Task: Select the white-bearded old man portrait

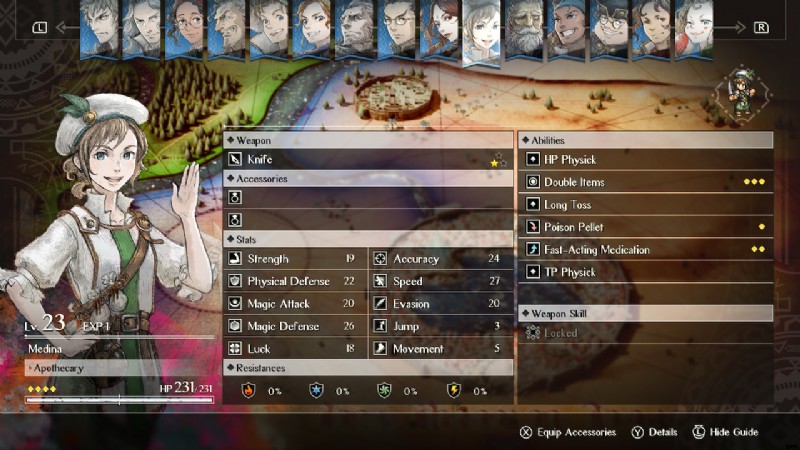Action: [524, 28]
